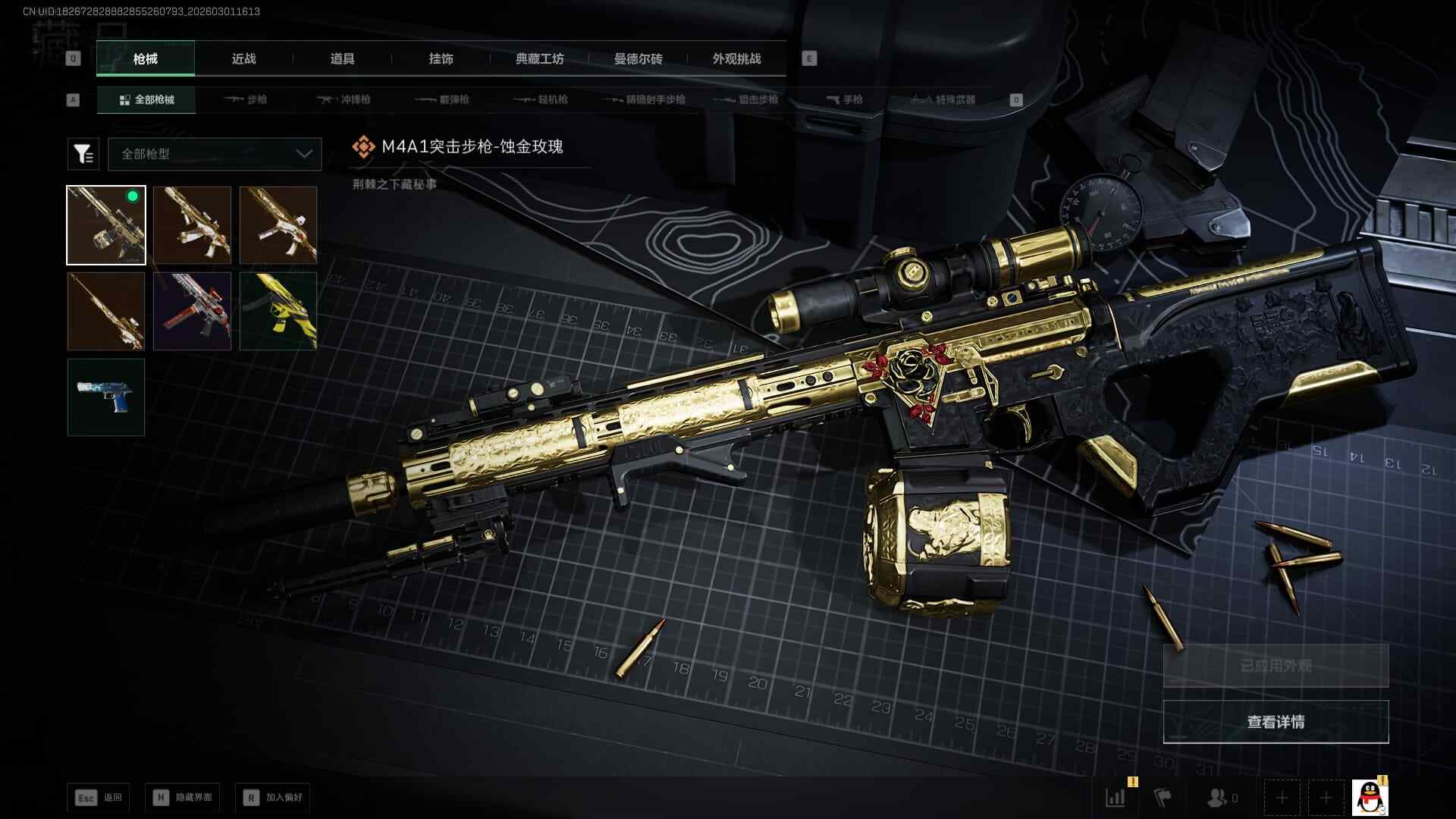
Task: Go to the 典藏工坊 tab
Action: point(539,59)
